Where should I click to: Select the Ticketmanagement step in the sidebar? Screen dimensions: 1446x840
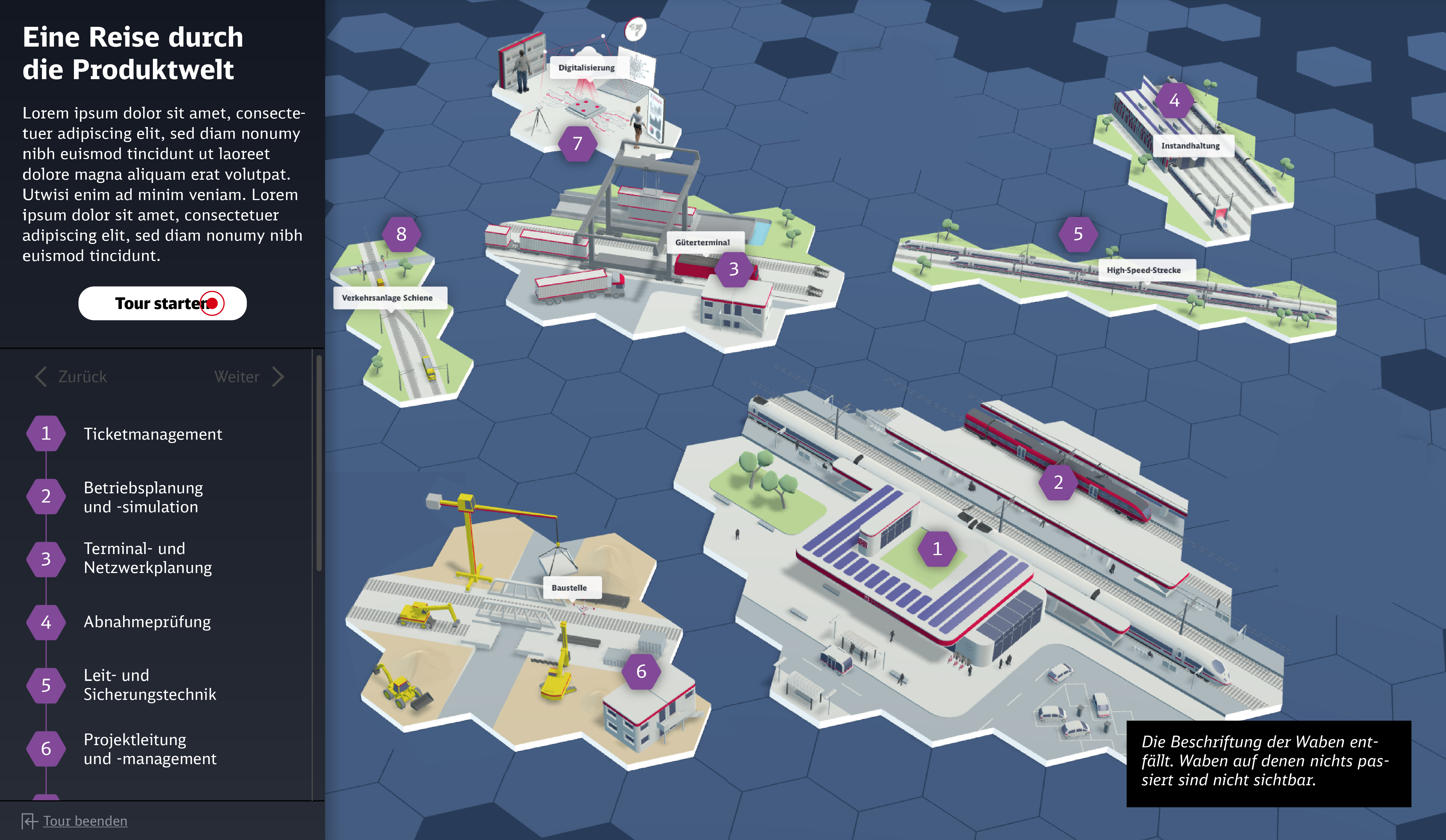153,434
